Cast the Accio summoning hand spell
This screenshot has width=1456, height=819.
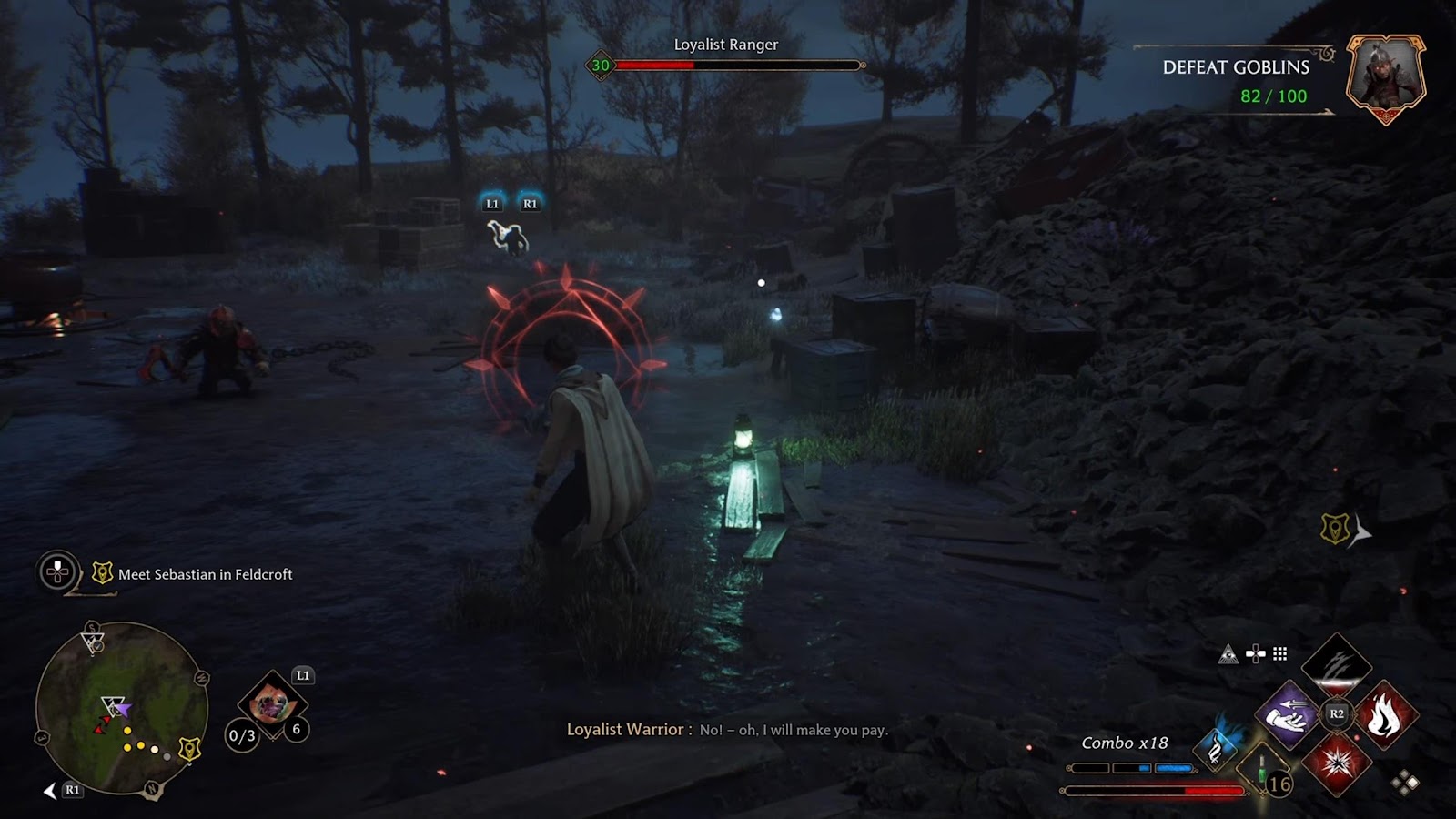(1289, 715)
